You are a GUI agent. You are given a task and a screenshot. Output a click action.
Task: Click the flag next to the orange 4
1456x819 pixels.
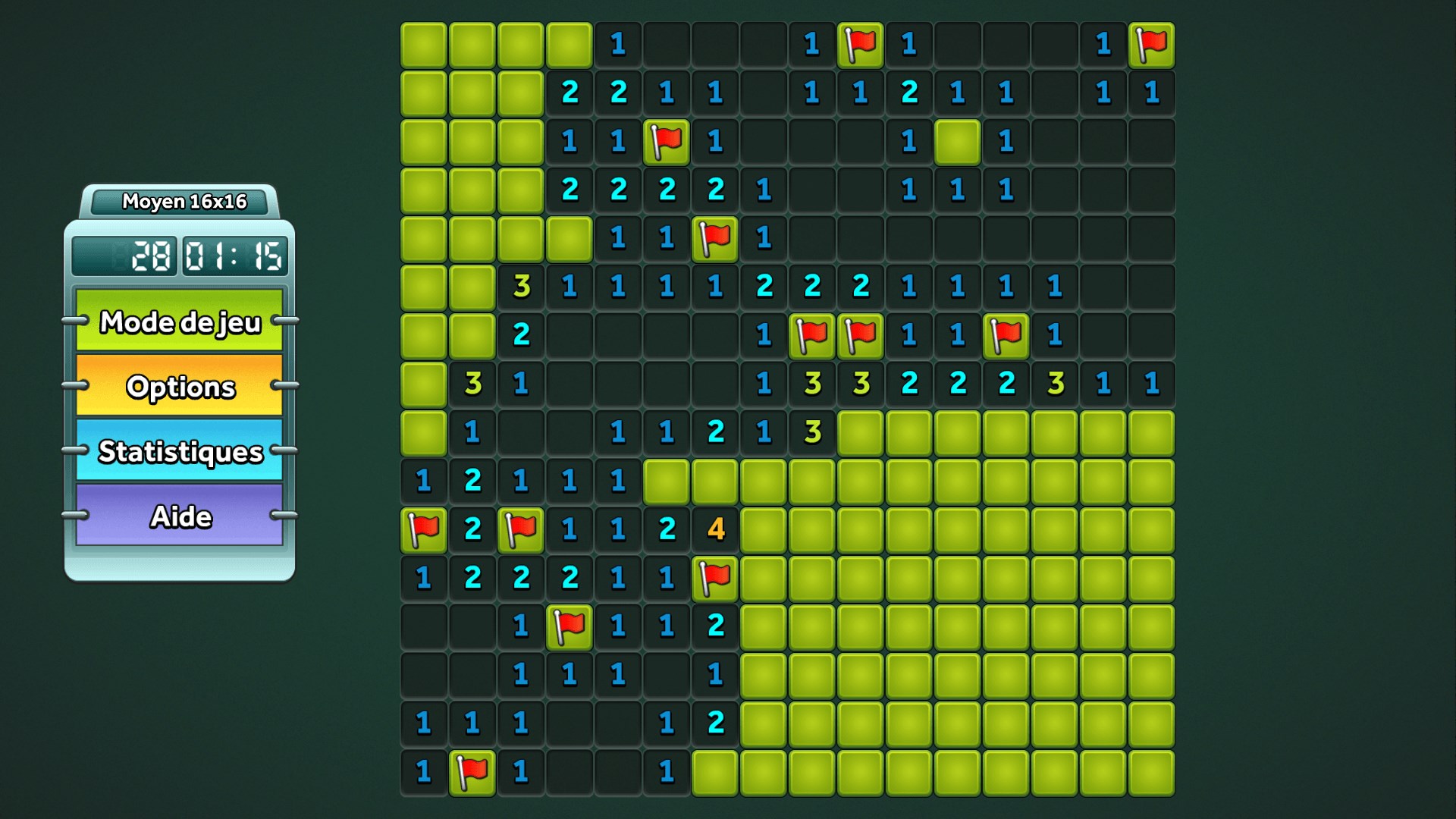click(521, 529)
